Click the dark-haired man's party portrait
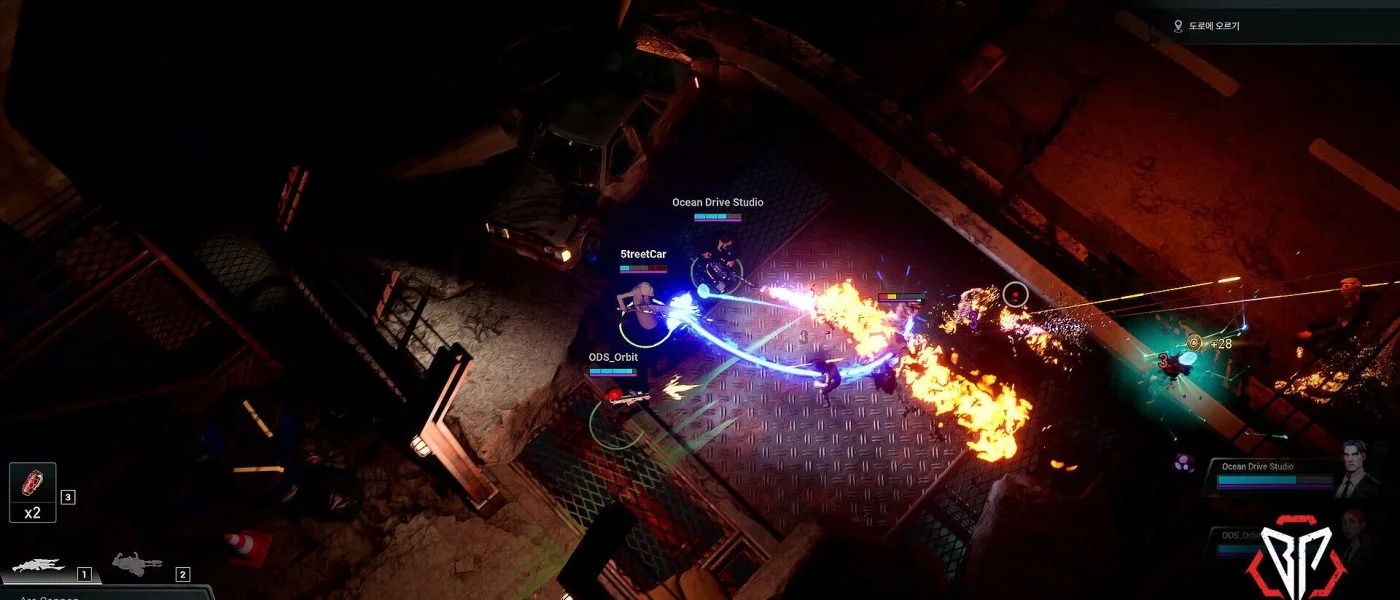1400x600 pixels. coord(1354,470)
